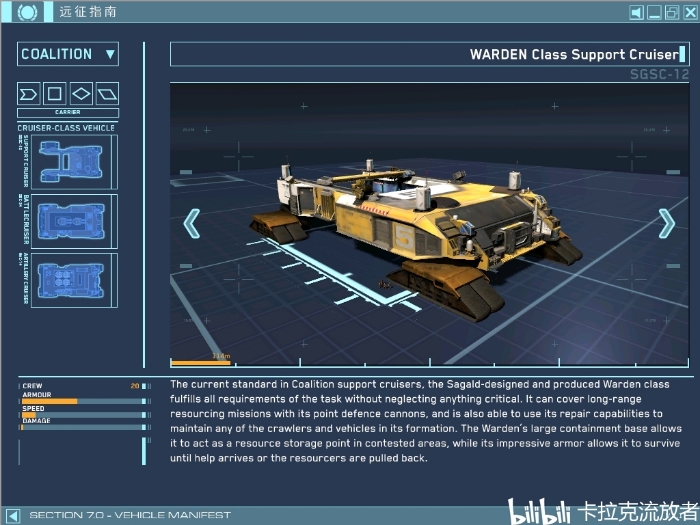
Task: Close the expedition guide window
Action: pos(688,13)
